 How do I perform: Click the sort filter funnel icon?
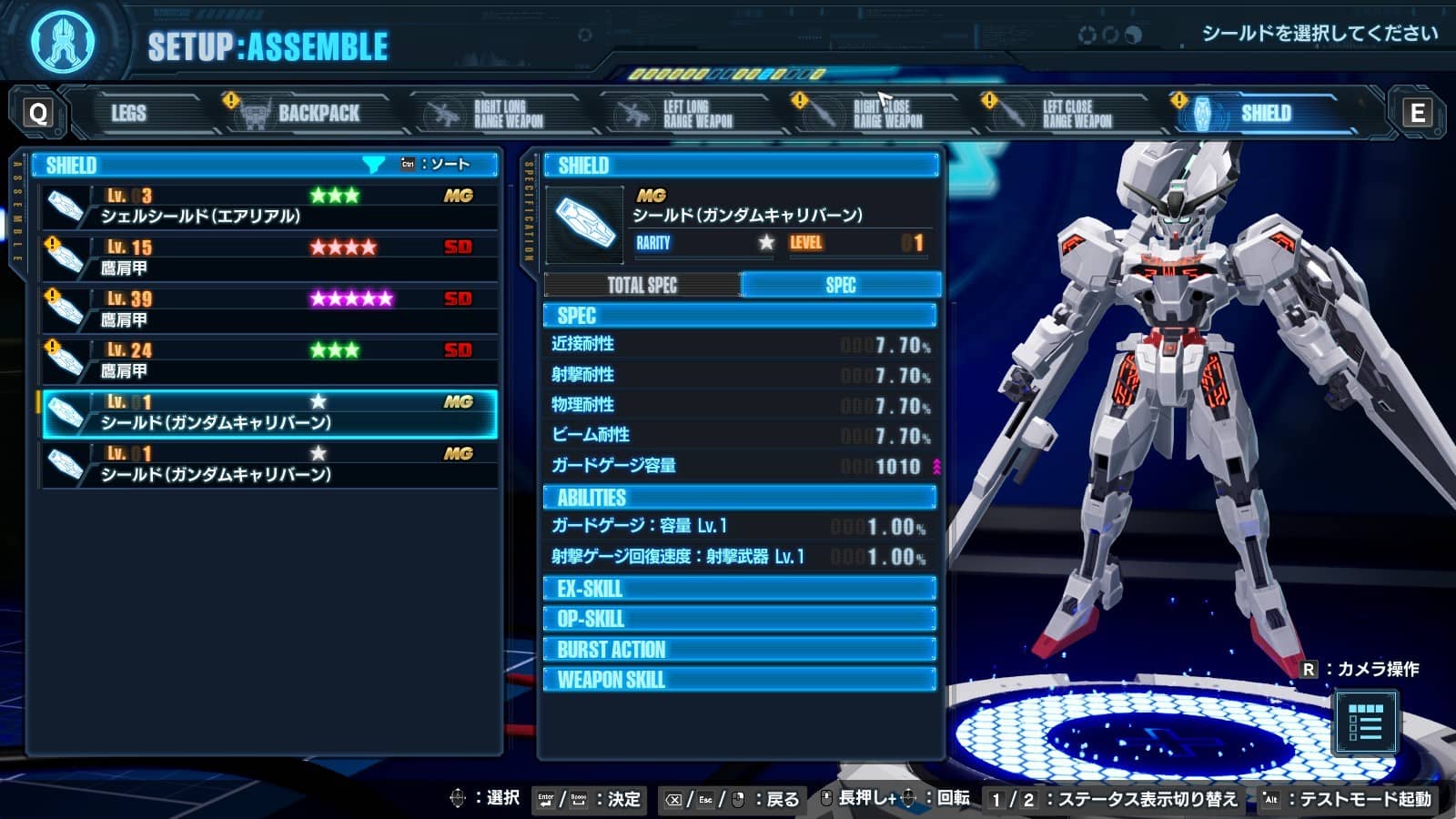(373, 164)
